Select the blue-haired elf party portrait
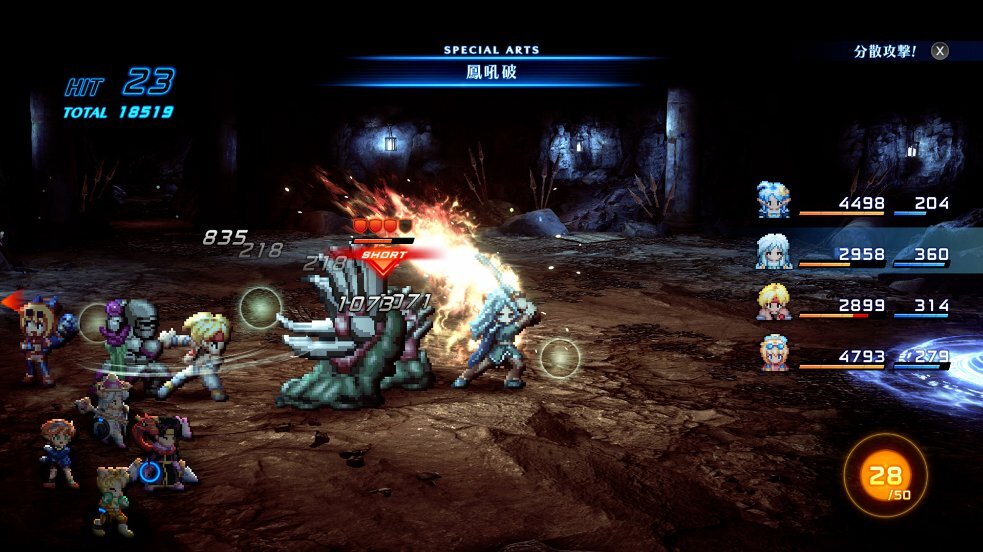The width and height of the screenshot is (983, 552). (774, 200)
